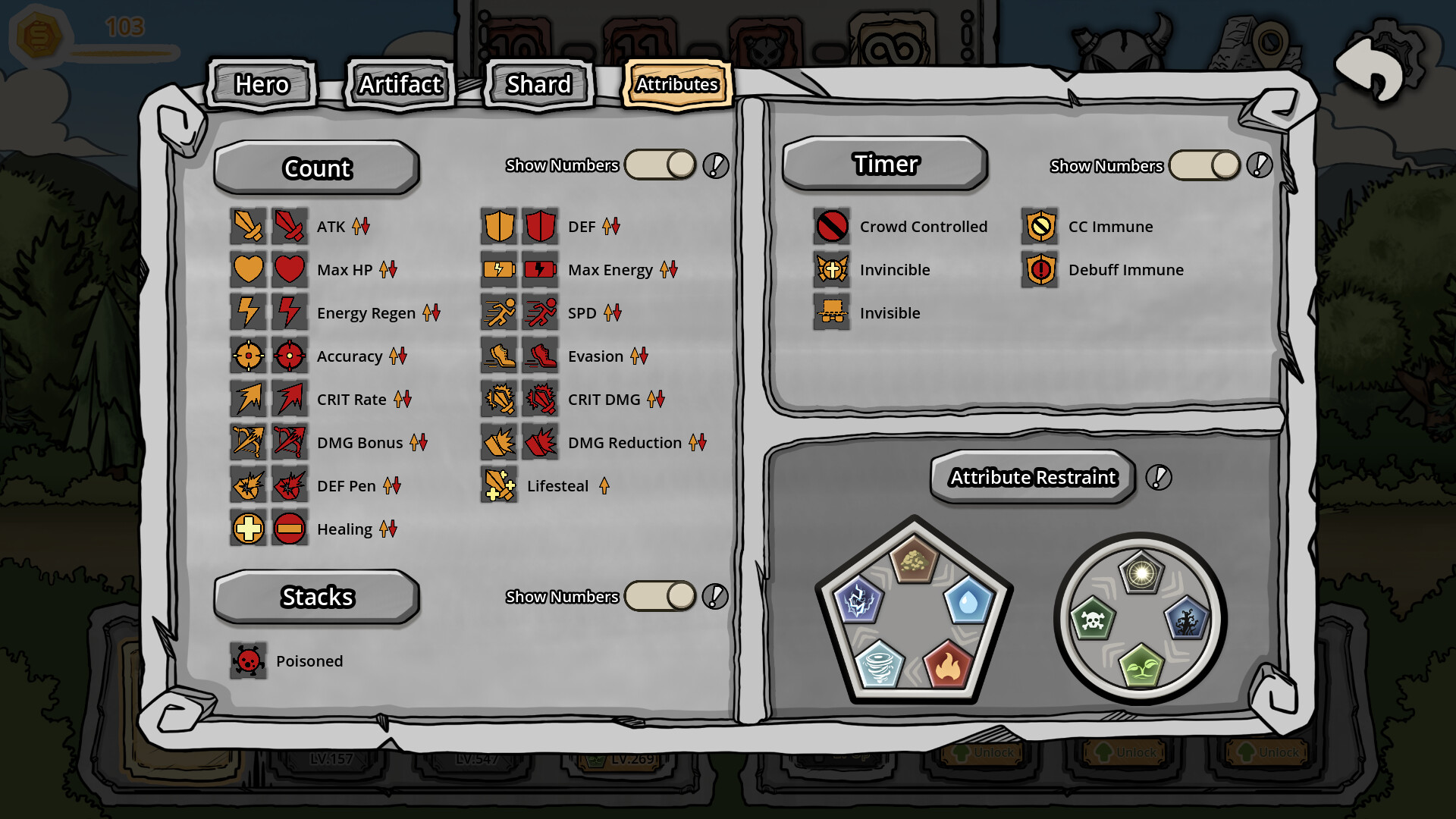Select the Debuff Immune shield icon
The height and width of the screenshot is (819, 1456).
(1040, 269)
